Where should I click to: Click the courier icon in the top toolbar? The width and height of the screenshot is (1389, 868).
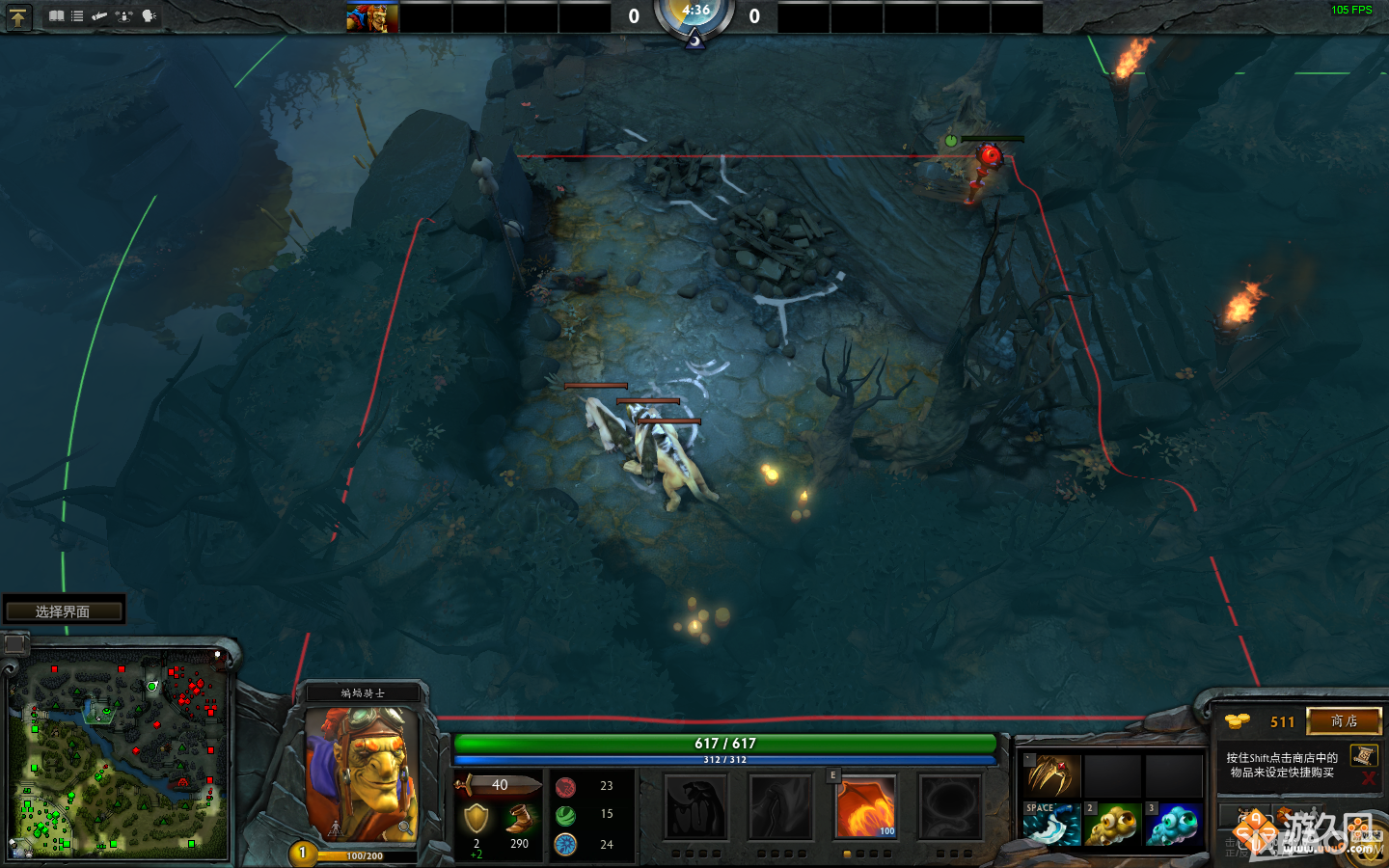[99, 15]
